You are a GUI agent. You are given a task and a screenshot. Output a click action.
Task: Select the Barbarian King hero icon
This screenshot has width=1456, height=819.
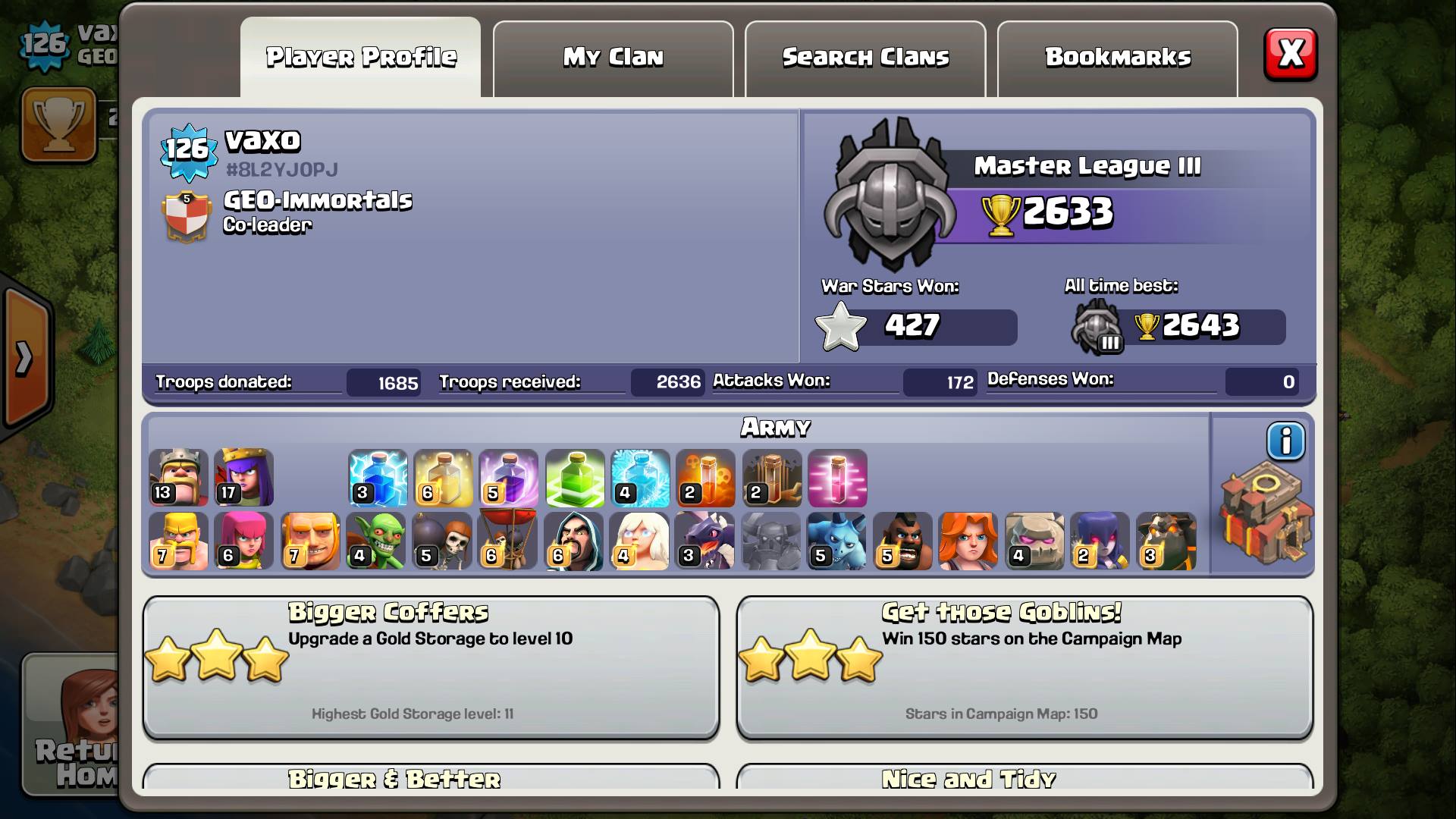178,478
